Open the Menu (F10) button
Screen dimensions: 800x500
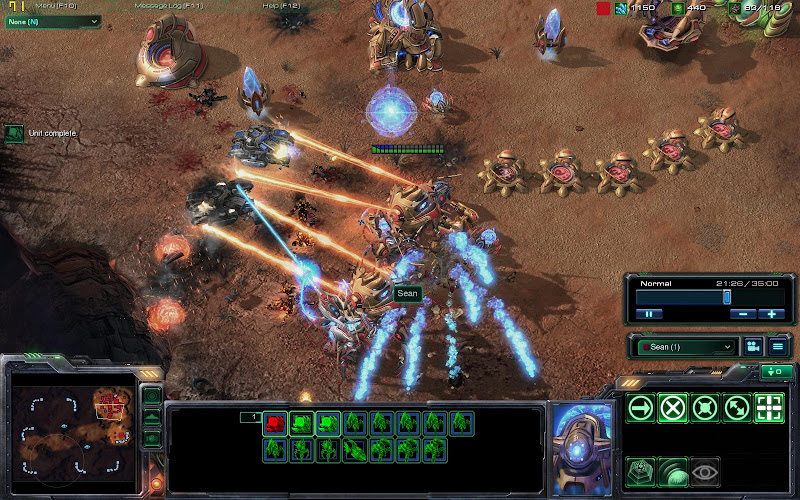pos(56,6)
